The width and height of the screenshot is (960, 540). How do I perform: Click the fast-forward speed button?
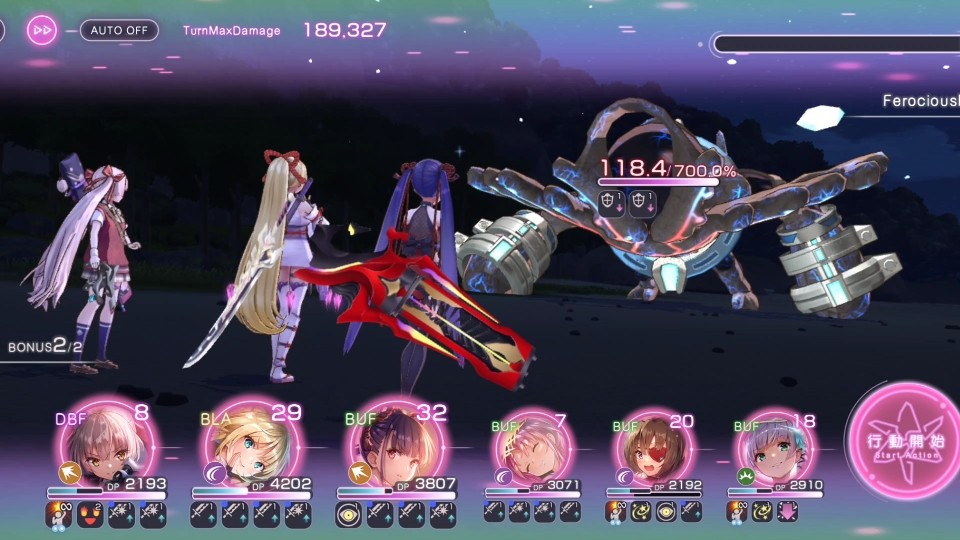point(42,30)
